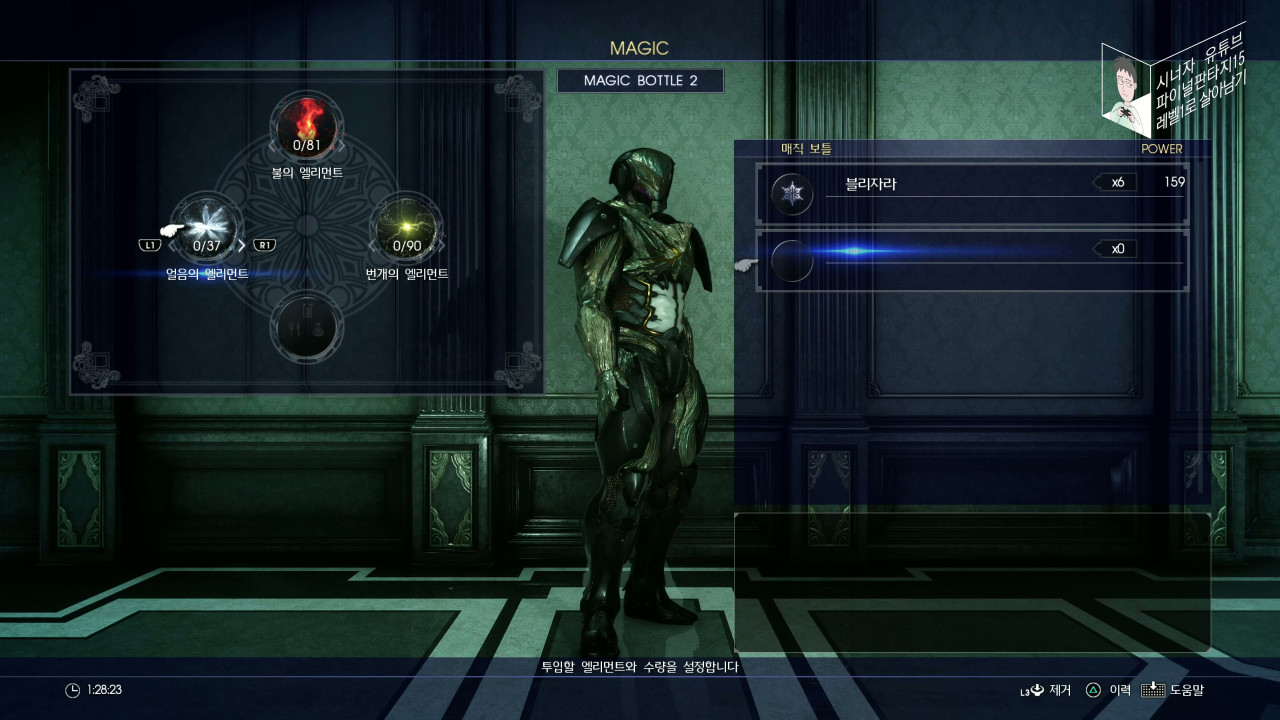Image resolution: width=1280 pixels, height=720 pixels.
Task: Select the lightning element orb
Action: click(406, 226)
